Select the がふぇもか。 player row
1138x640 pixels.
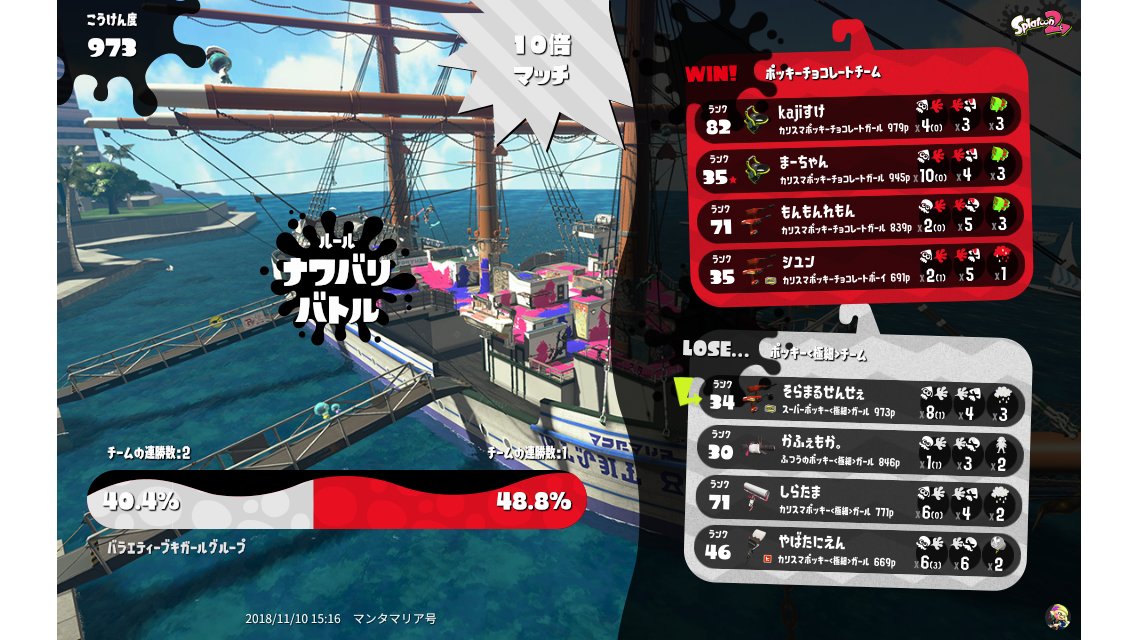pyautogui.click(x=858, y=452)
